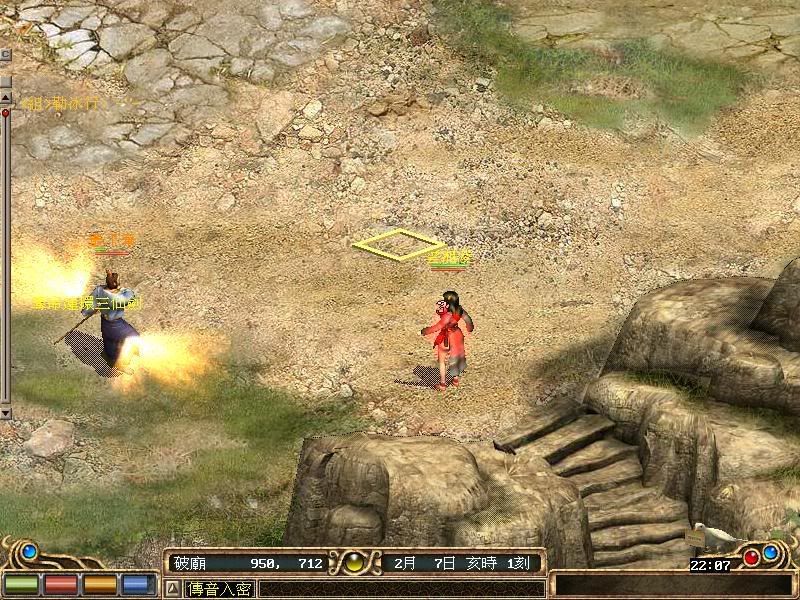The width and height of the screenshot is (800, 600).
Task: Click the chat scrollbar's up arrow
Action: (5, 76)
